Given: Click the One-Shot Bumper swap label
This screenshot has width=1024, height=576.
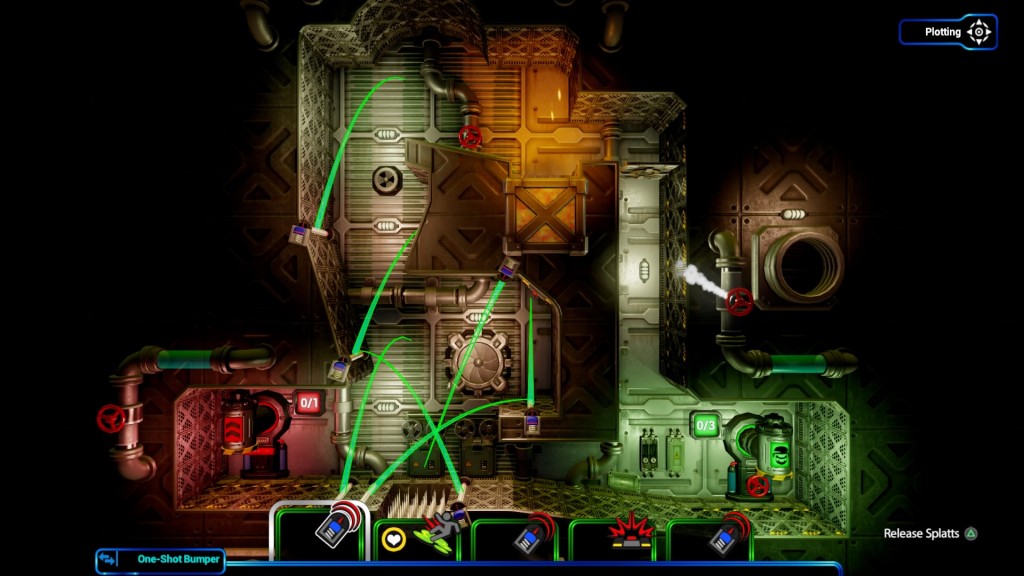Looking at the screenshot, I should (x=160, y=559).
